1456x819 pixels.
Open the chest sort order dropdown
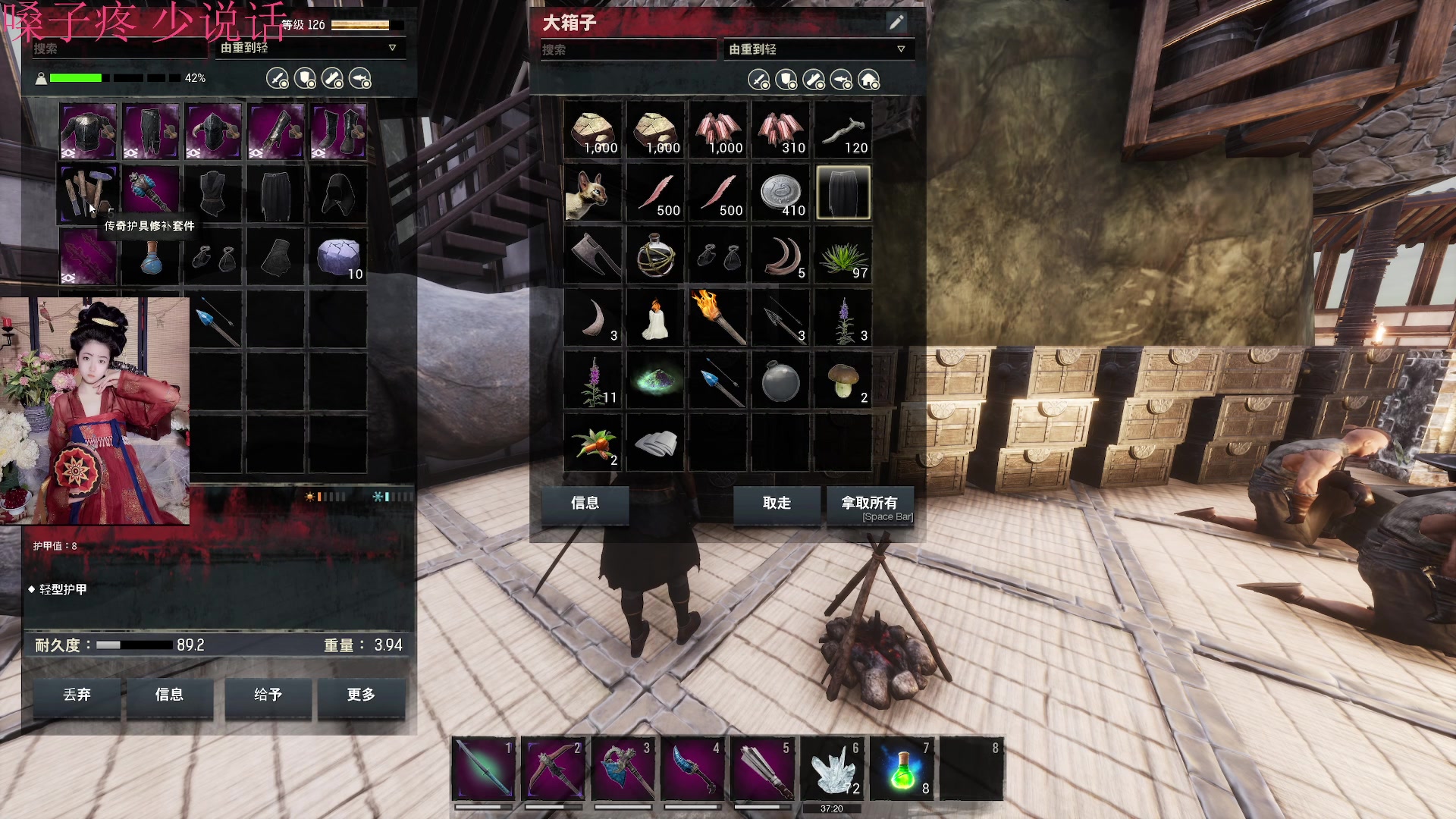coord(817,49)
